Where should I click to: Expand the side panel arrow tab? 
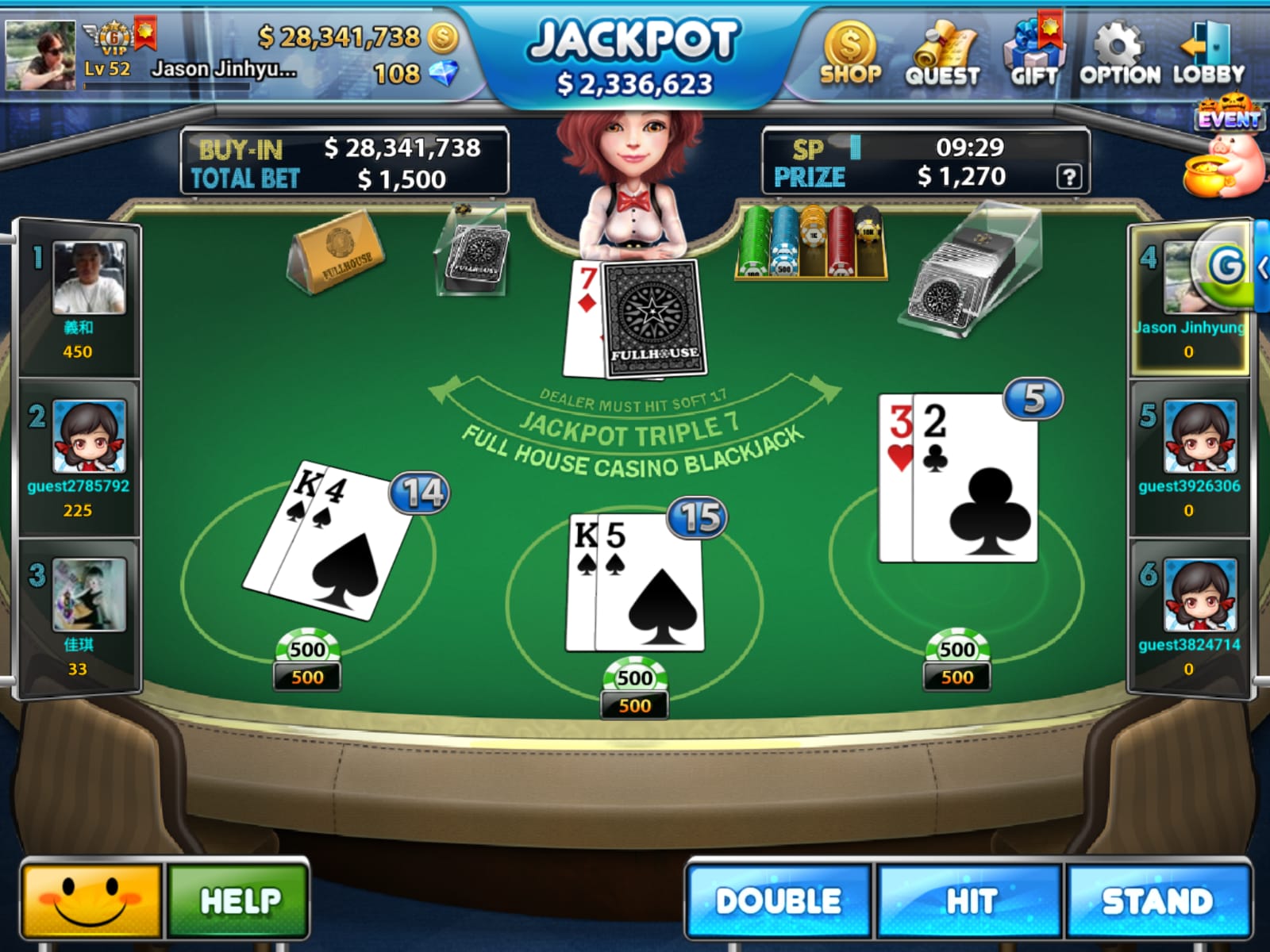pos(1262,267)
